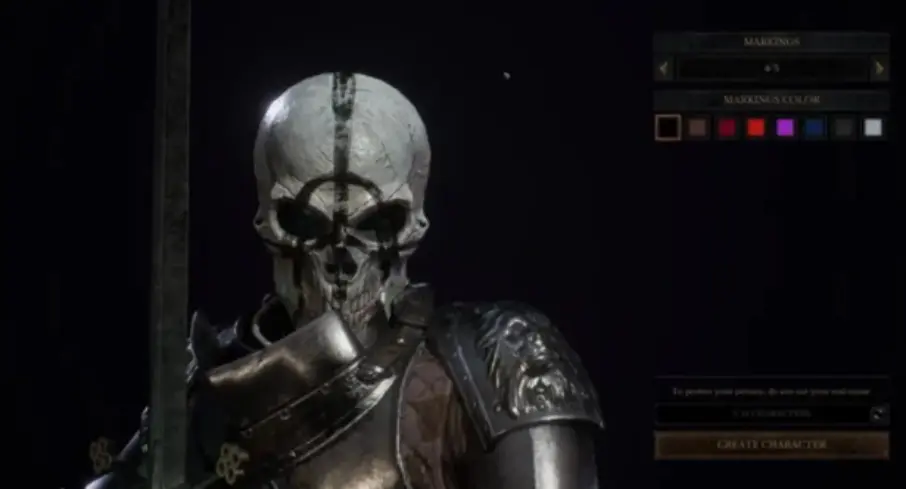Focus the character name input field

[x=760, y=413]
